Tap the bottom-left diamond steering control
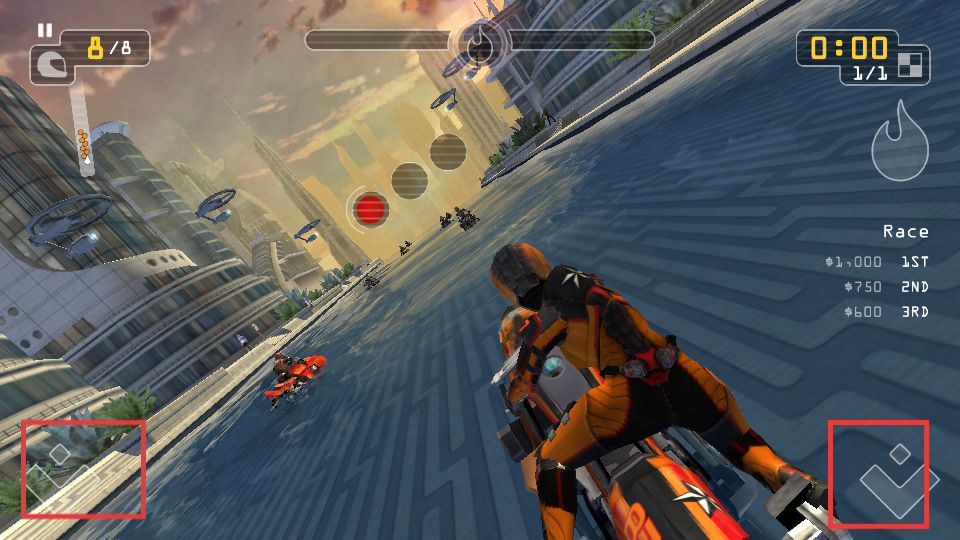The image size is (960, 540). point(62,473)
